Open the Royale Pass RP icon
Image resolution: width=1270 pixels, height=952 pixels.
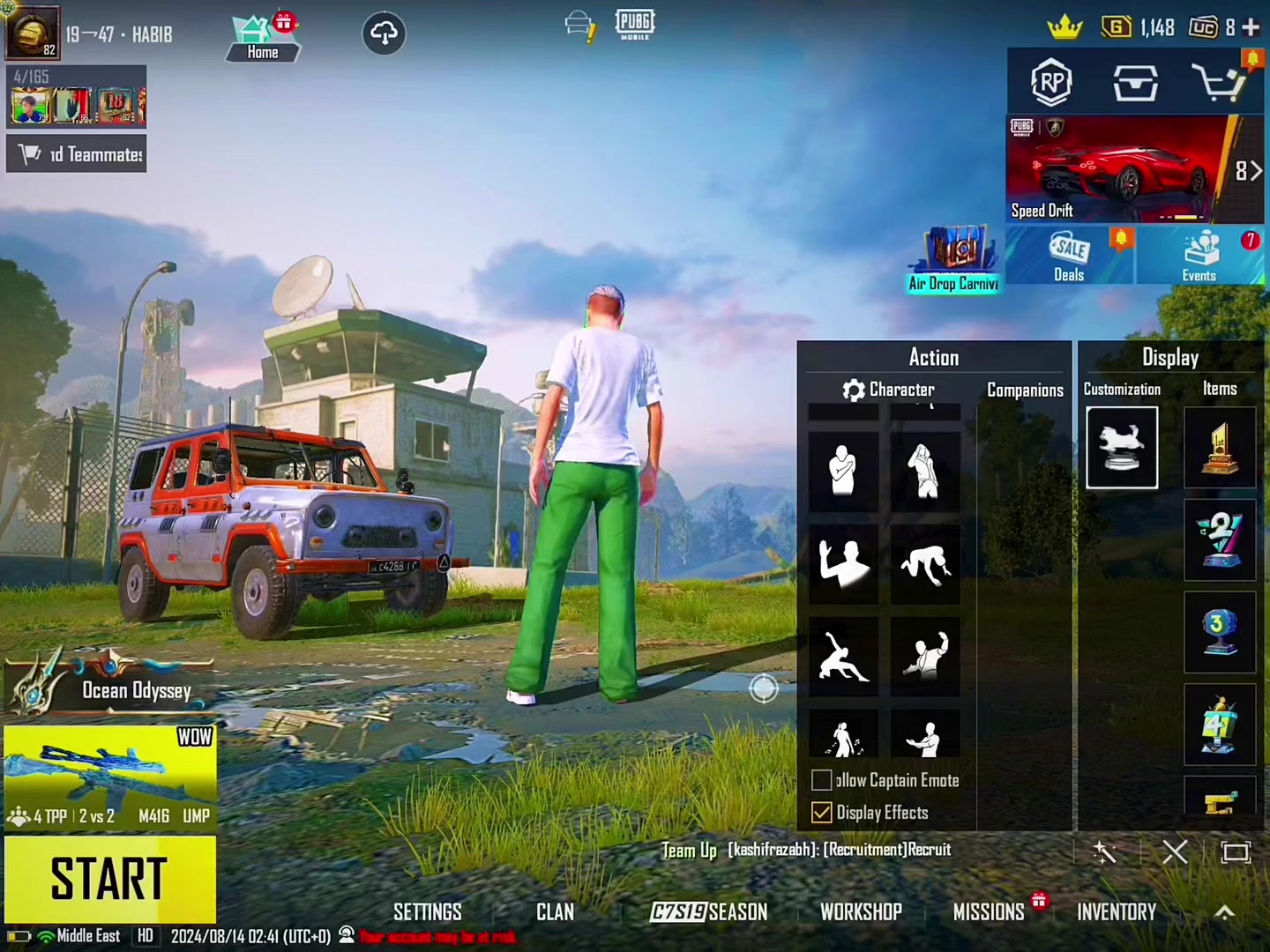point(1050,83)
